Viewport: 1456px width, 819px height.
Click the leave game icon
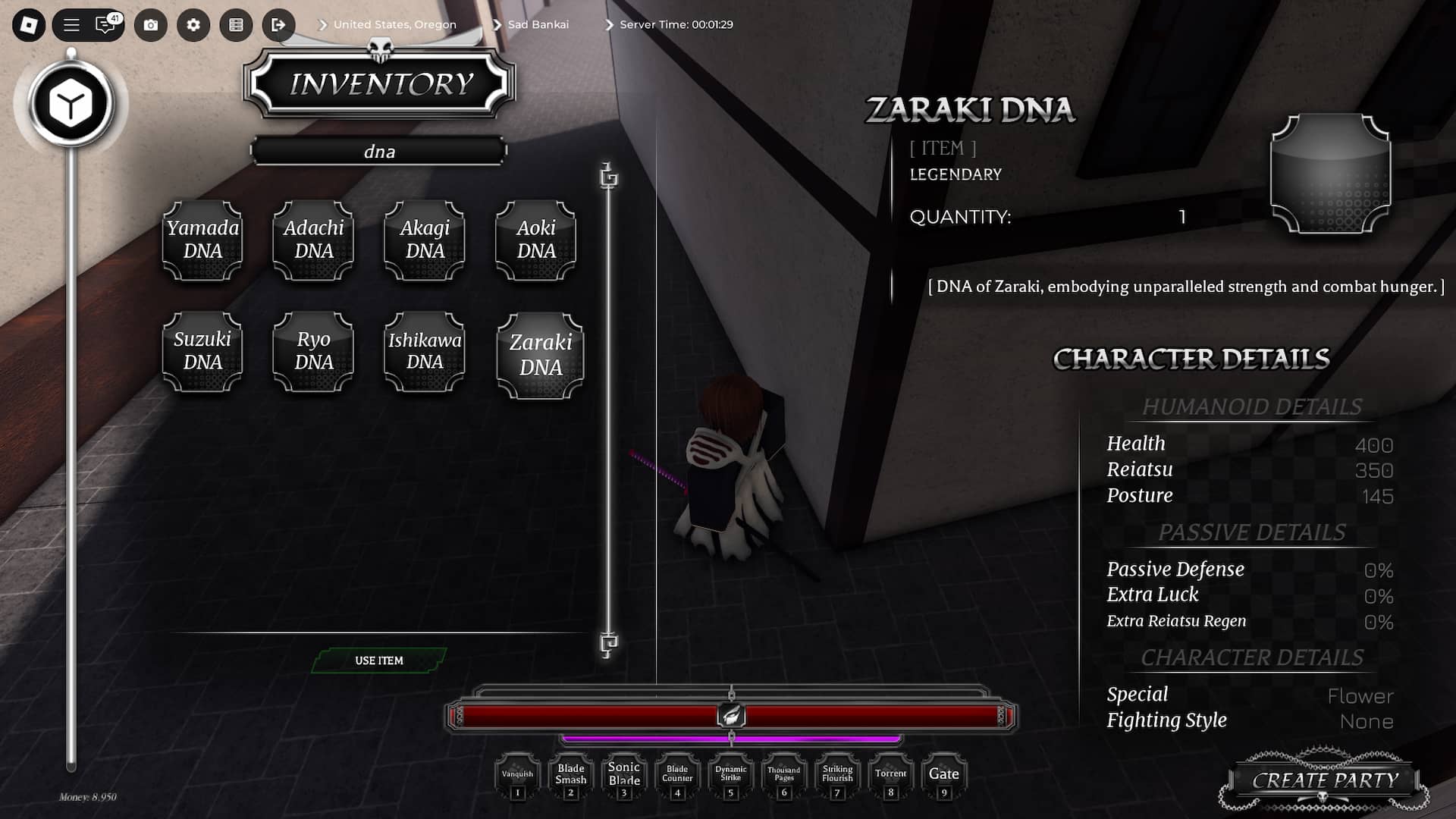(x=278, y=25)
